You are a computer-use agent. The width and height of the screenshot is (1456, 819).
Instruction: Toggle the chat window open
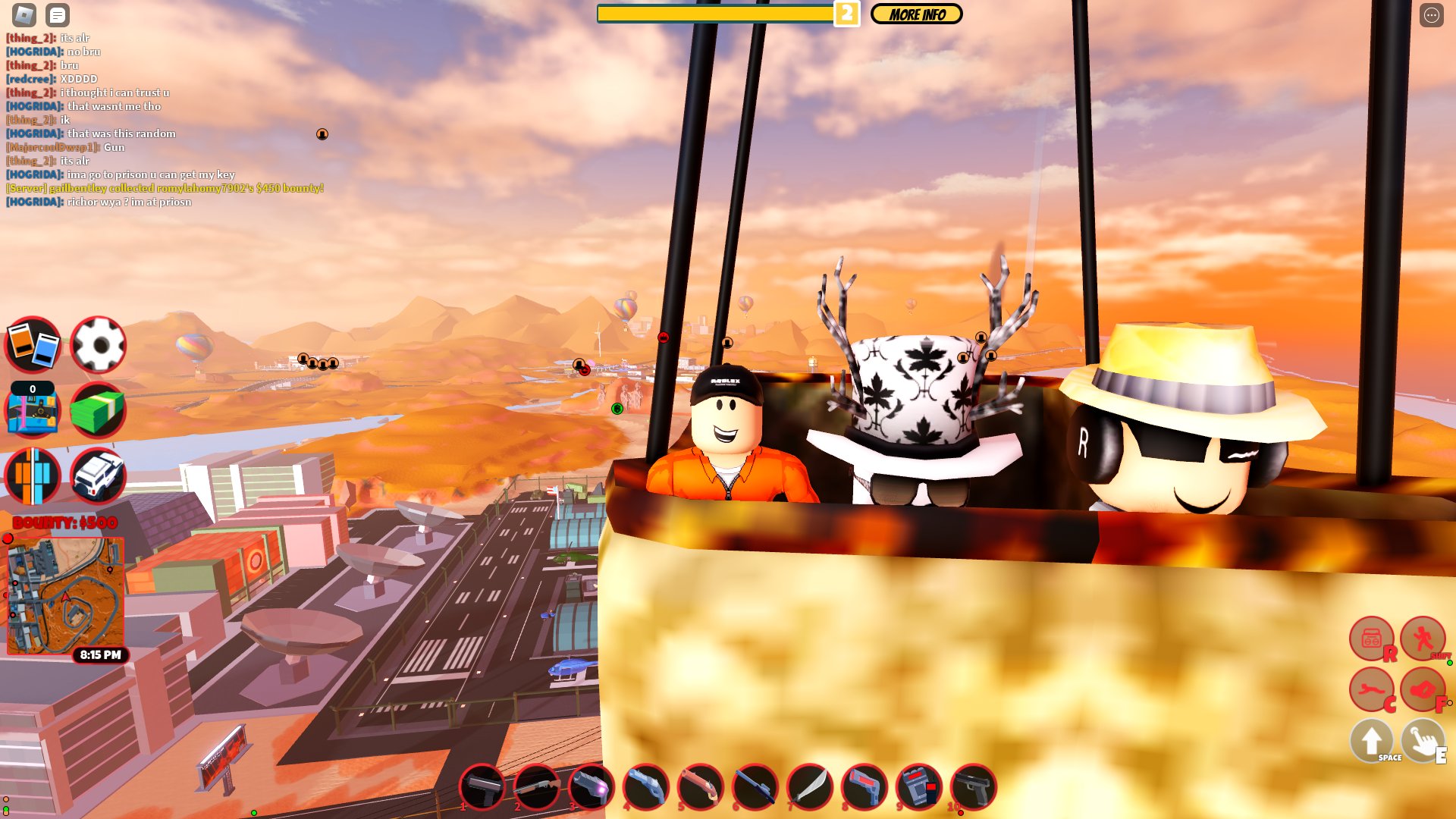[x=57, y=14]
